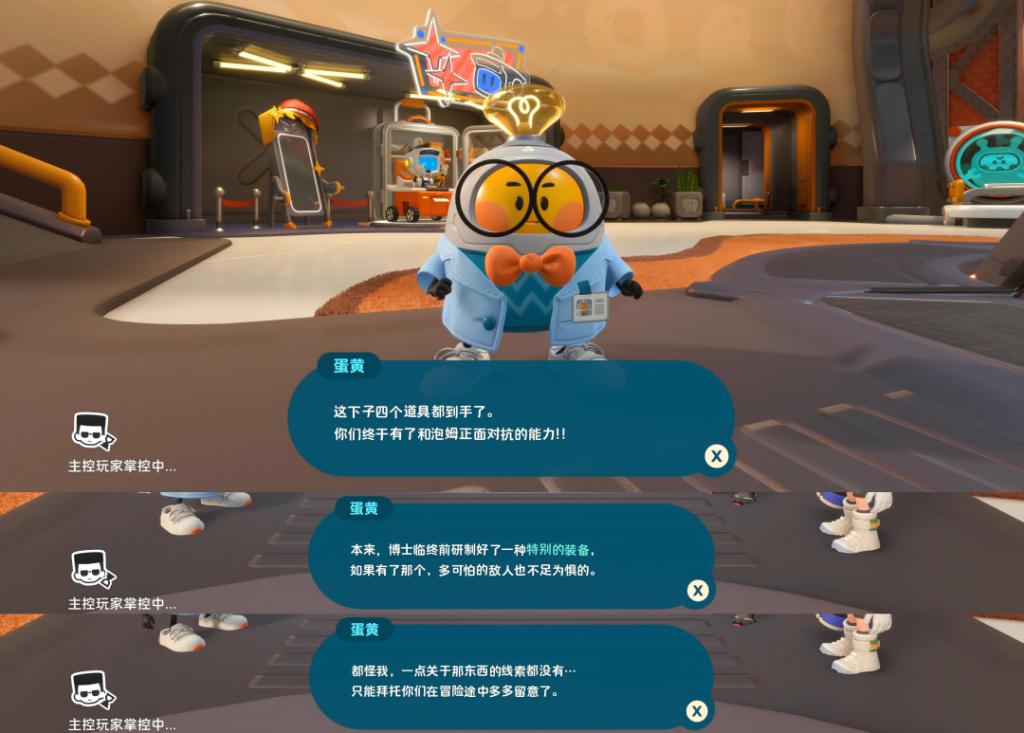The height and width of the screenshot is (733, 1024).
Task: Close the dialogue starting with 这下子四个道具都到手了
Action: [x=716, y=457]
